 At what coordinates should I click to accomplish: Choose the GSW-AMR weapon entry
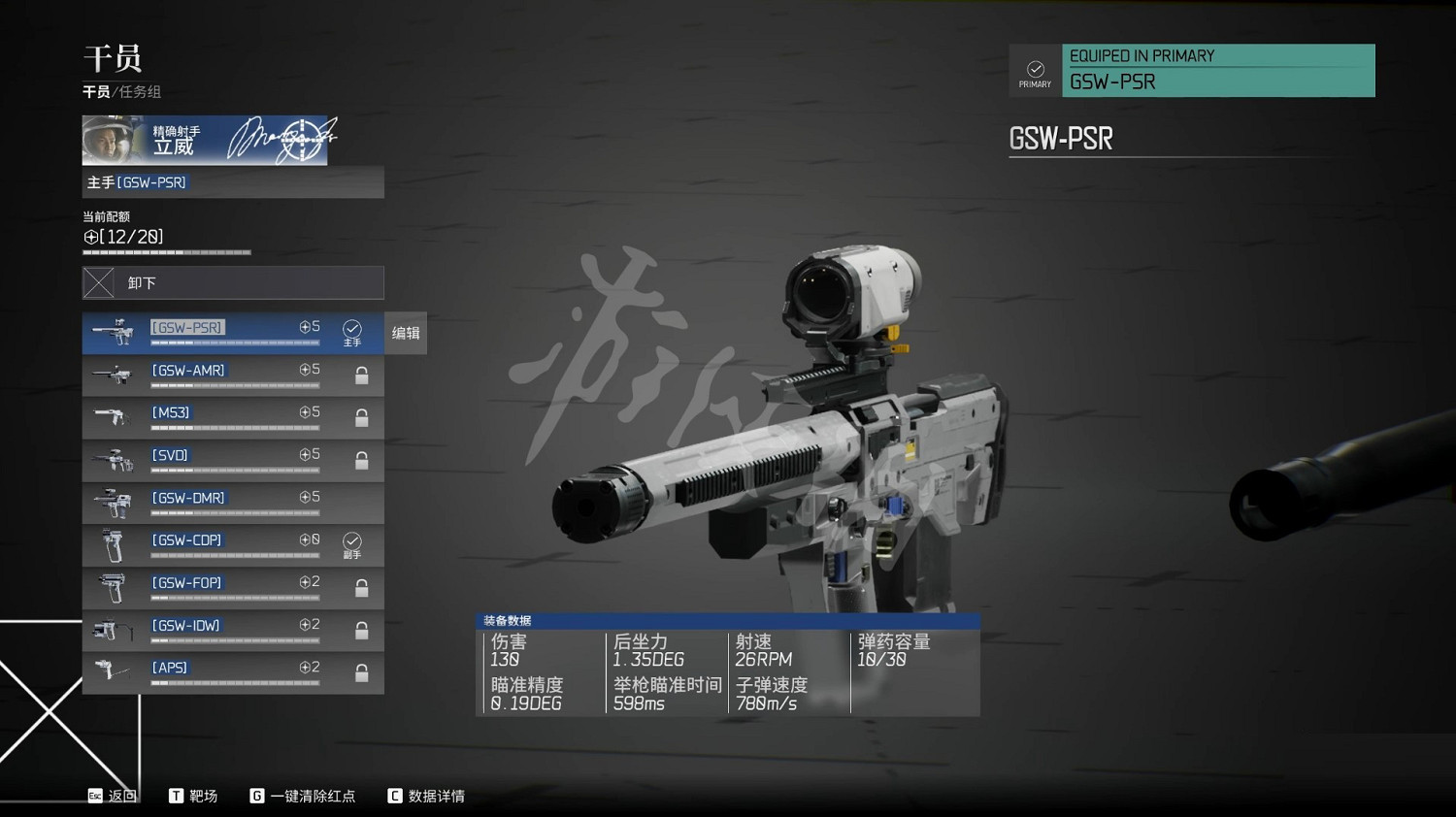point(233,376)
